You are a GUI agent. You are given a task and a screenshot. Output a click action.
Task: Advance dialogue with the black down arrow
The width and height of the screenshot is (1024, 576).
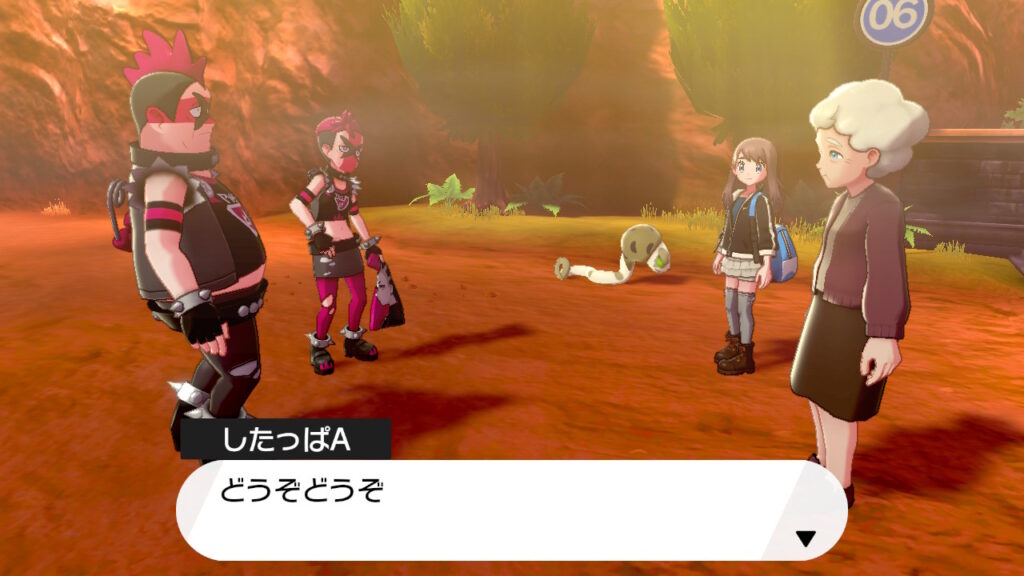tap(805, 539)
